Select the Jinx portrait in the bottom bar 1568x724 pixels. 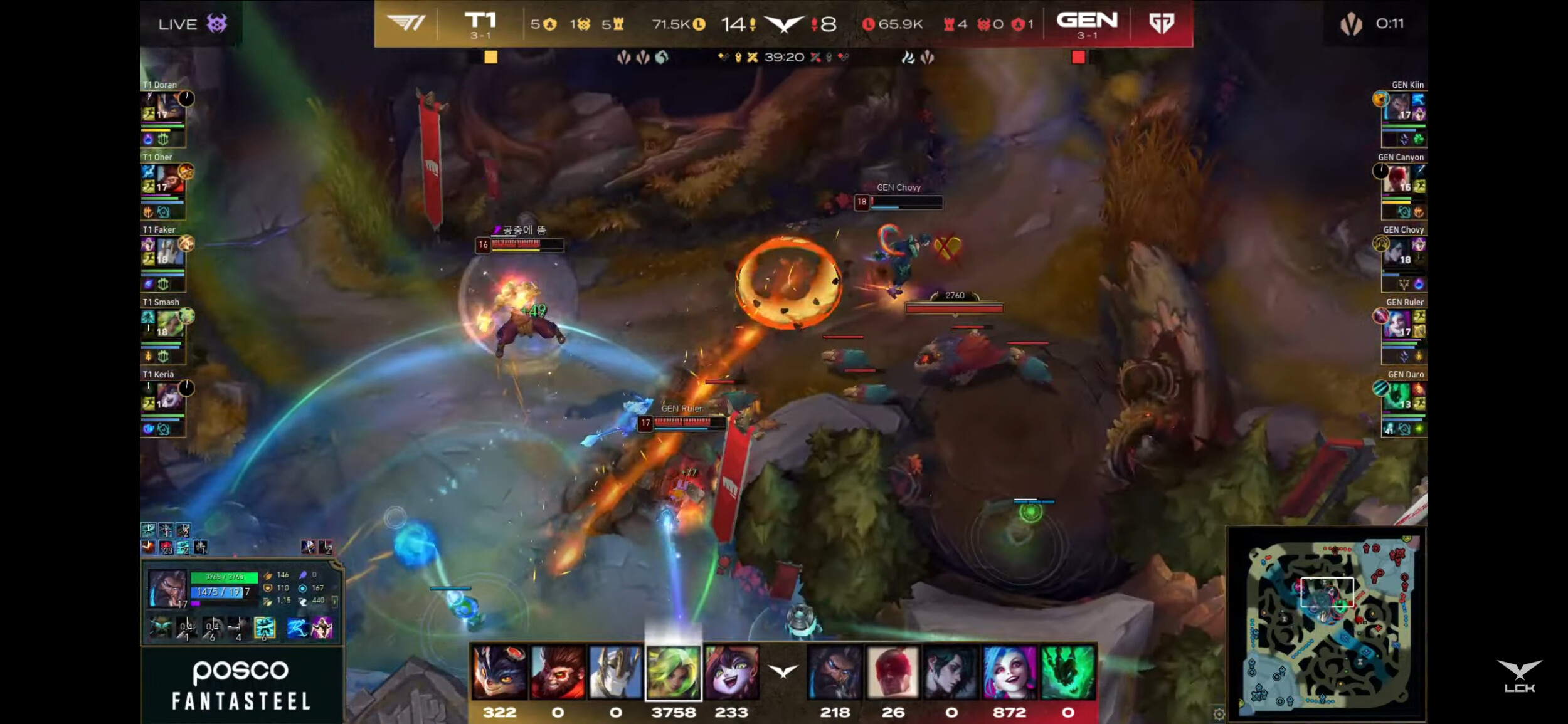coord(1009,673)
